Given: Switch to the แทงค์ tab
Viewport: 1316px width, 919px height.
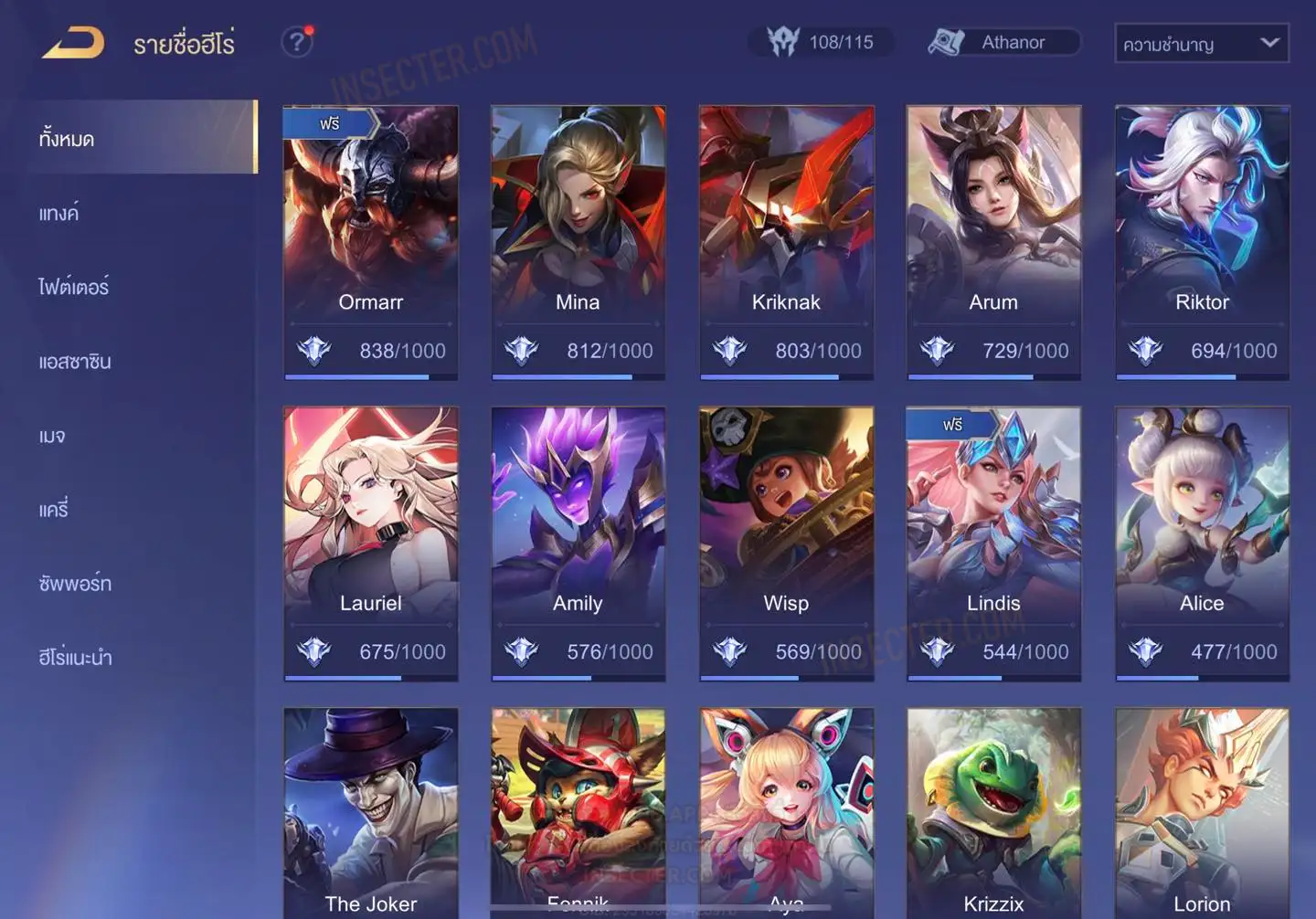Looking at the screenshot, I should [x=59, y=214].
